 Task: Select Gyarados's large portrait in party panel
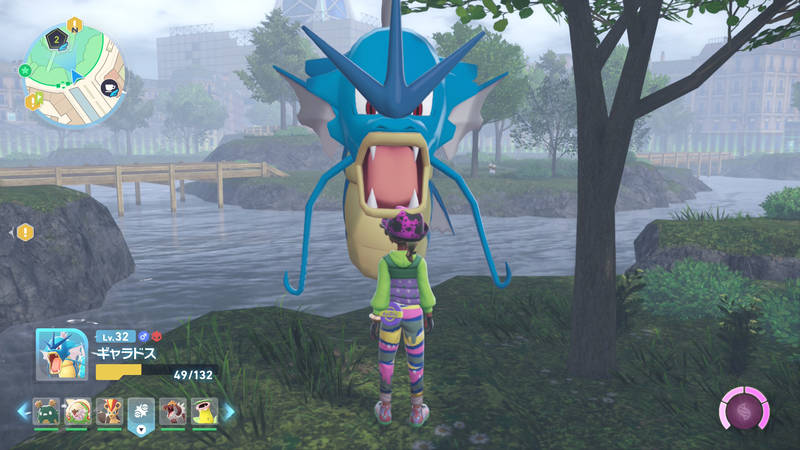click(x=60, y=355)
